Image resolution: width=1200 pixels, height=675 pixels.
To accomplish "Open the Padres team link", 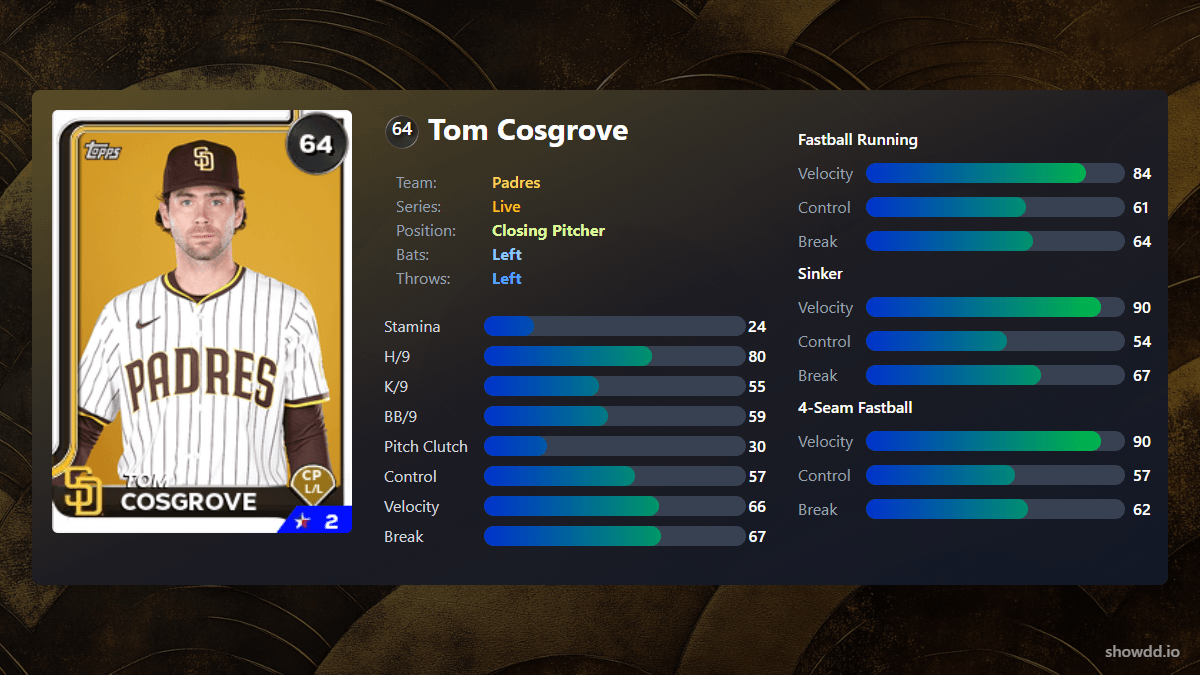I will tap(516, 183).
